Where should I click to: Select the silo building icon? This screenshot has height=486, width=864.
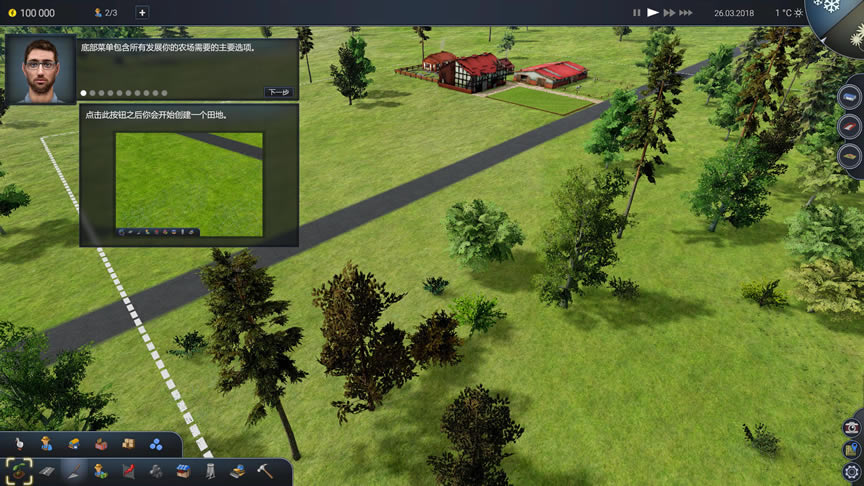coord(210,470)
